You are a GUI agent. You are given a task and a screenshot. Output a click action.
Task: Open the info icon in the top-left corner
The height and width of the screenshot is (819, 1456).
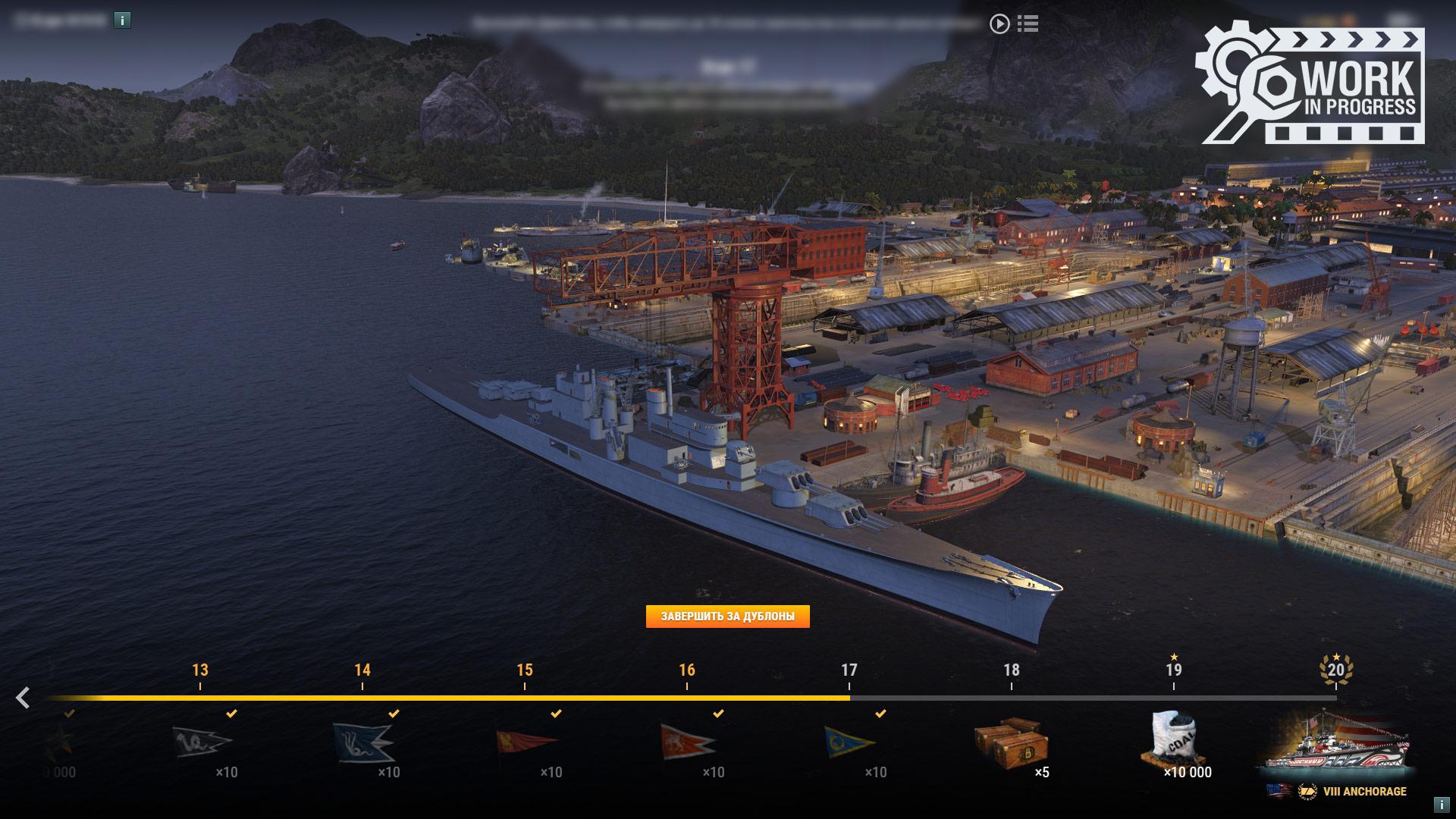(122, 20)
